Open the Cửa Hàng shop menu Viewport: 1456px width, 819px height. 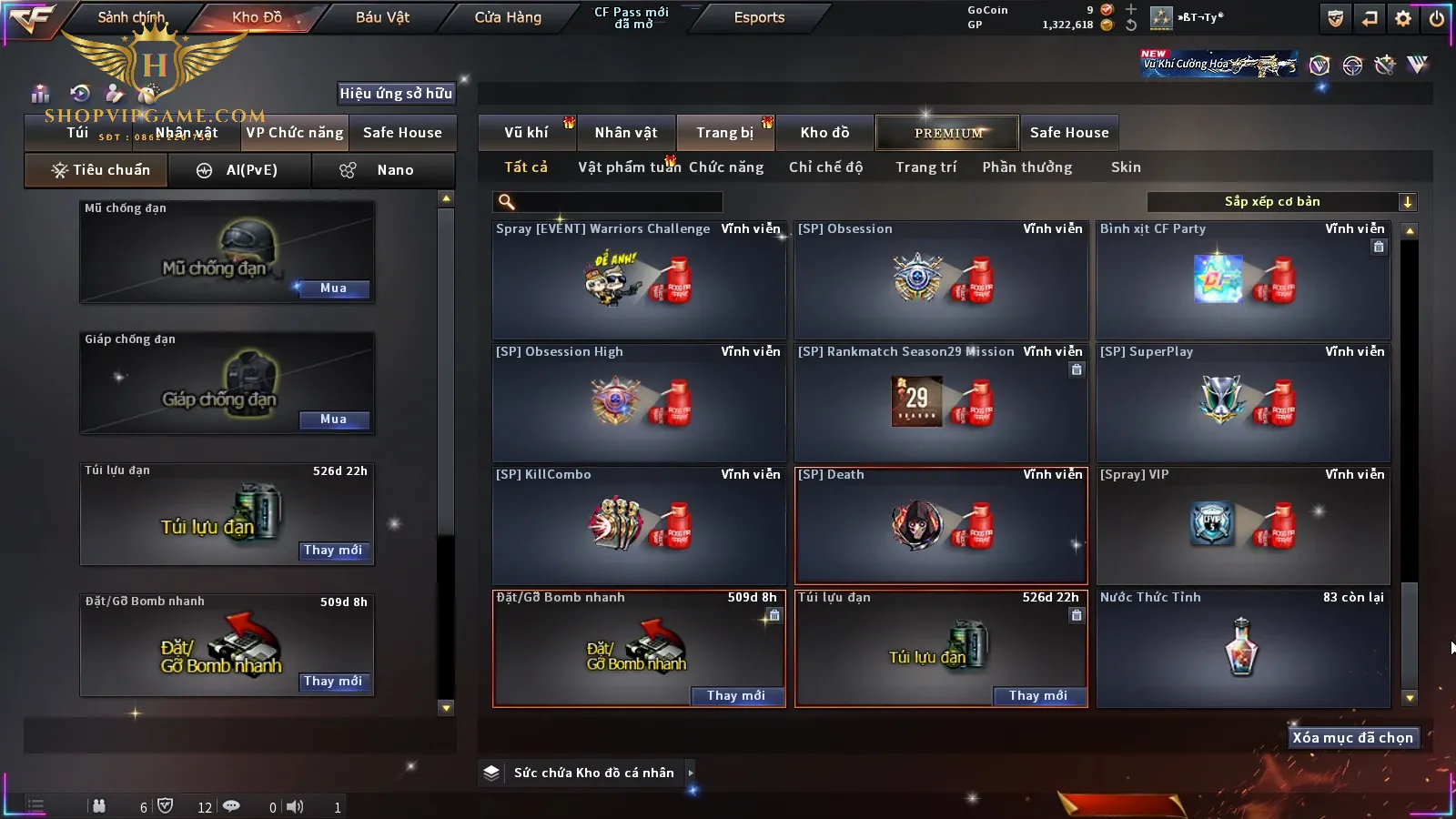(x=508, y=17)
